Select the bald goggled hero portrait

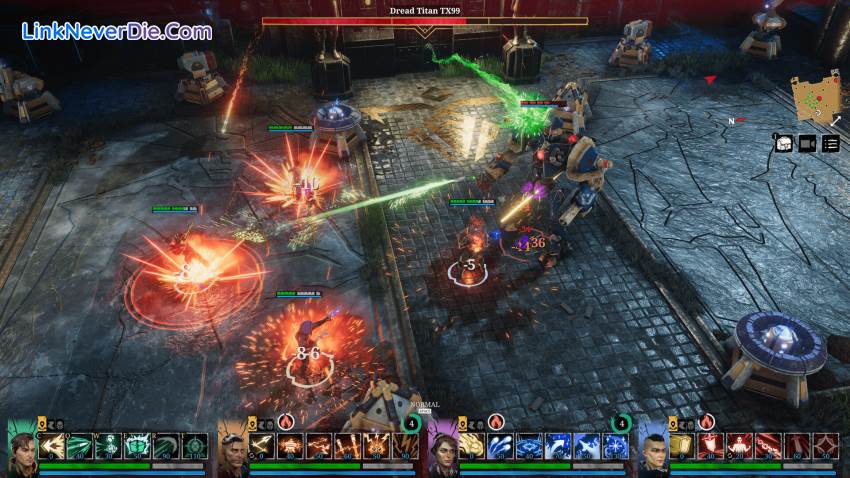coord(232,448)
